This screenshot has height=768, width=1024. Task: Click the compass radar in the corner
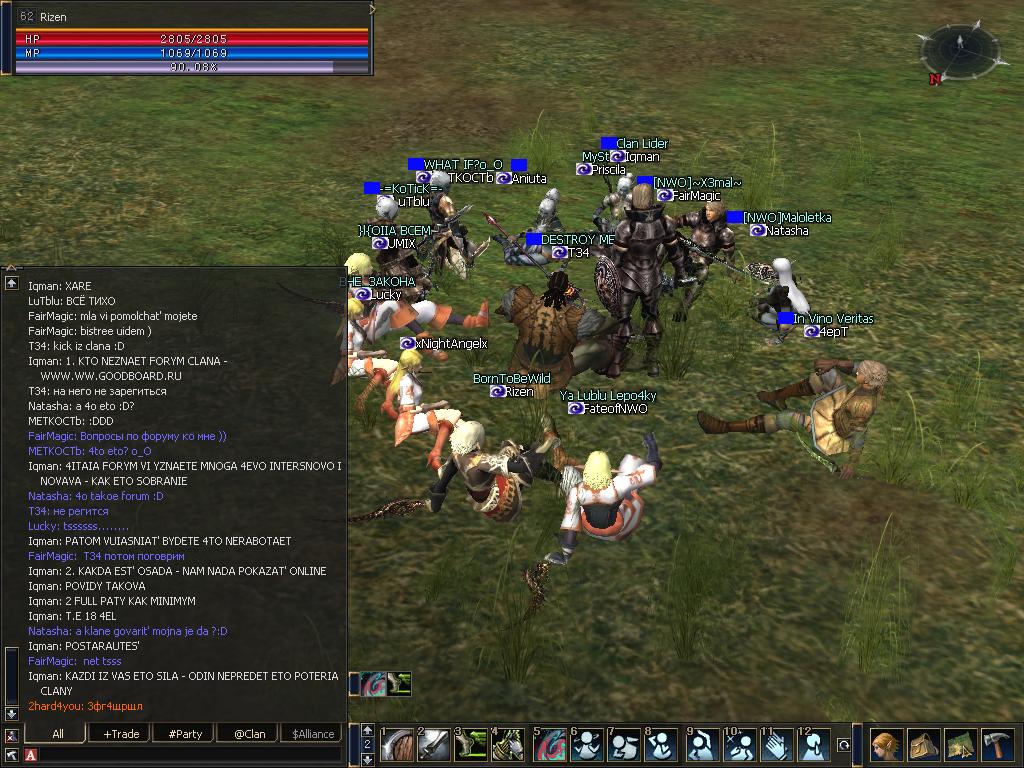point(958,48)
